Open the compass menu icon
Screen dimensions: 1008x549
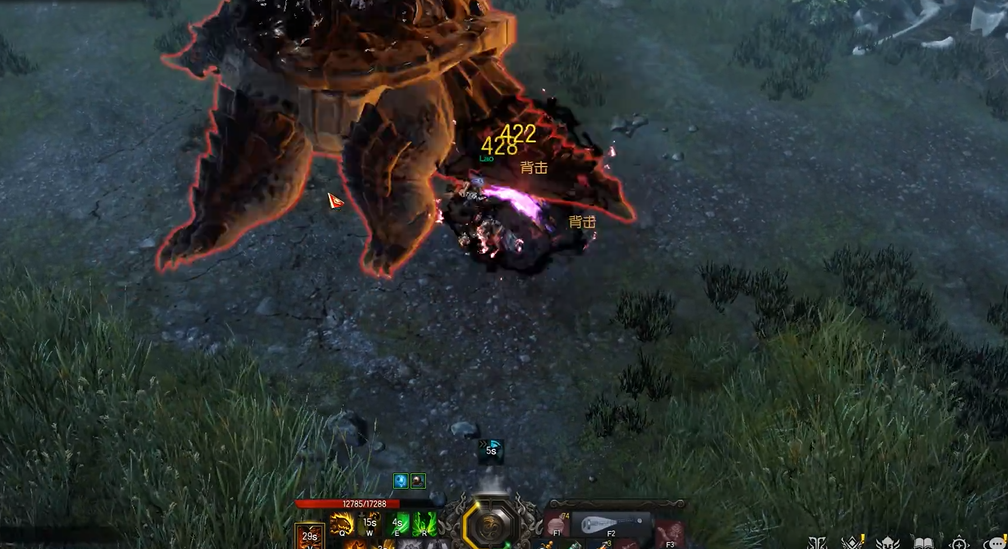tap(959, 542)
